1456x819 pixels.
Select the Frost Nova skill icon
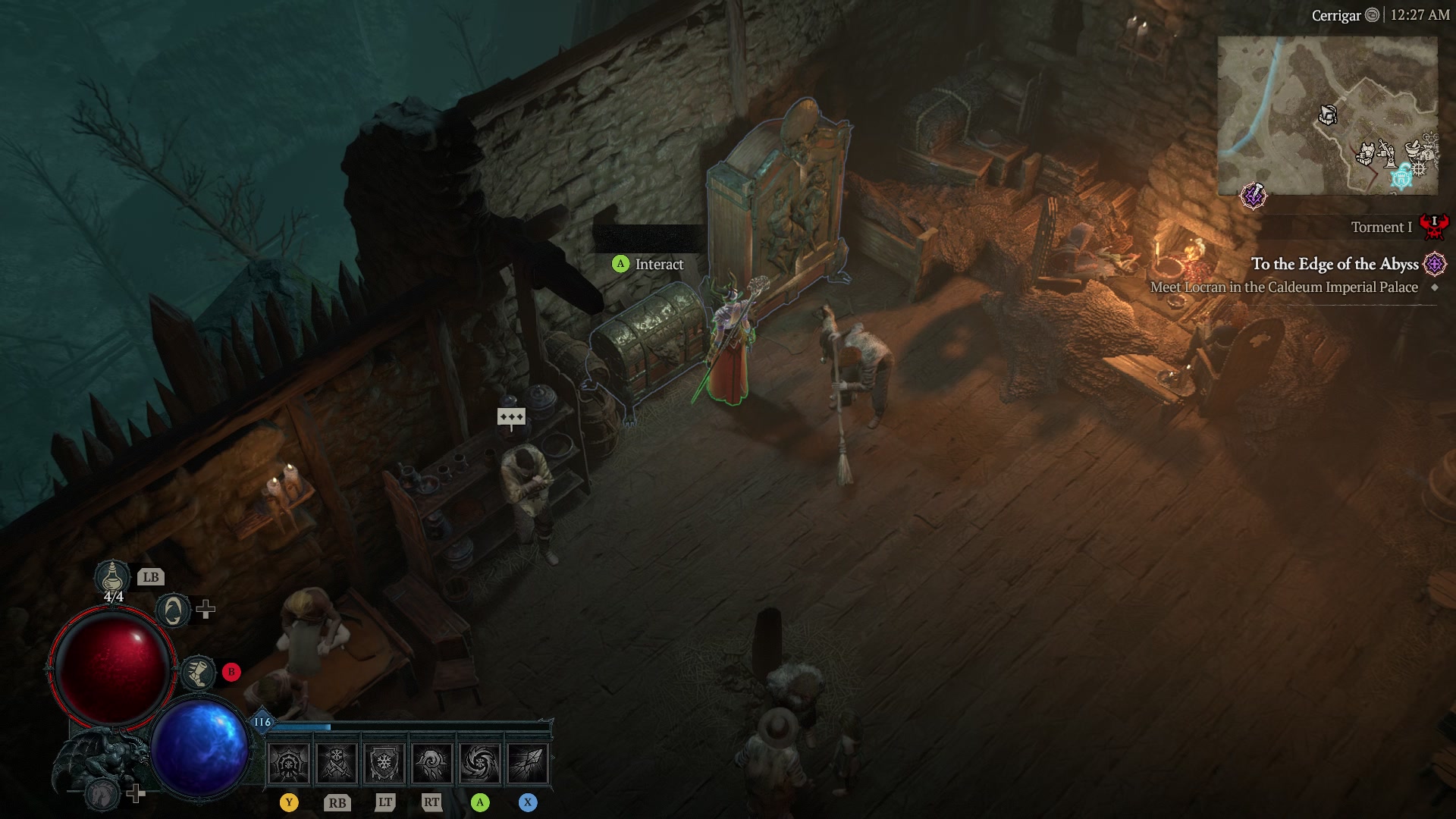pyautogui.click(x=288, y=763)
